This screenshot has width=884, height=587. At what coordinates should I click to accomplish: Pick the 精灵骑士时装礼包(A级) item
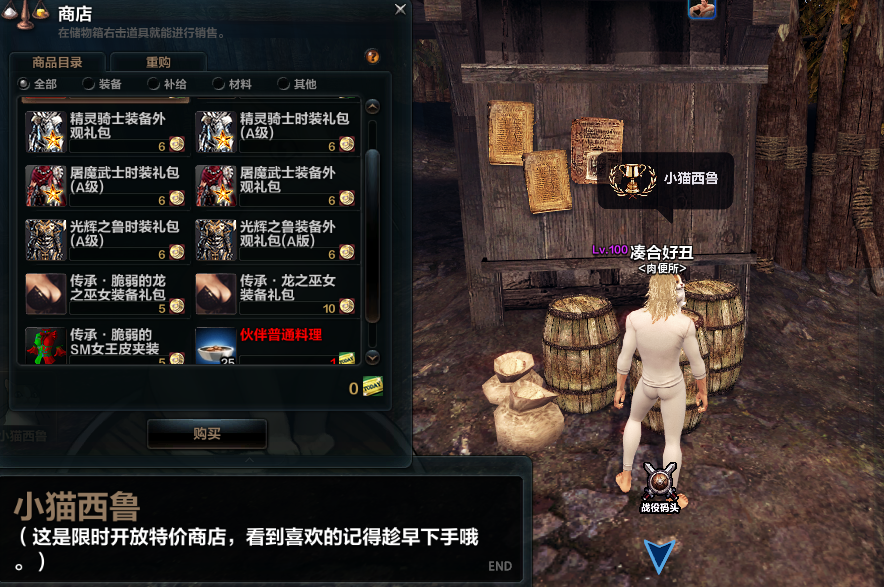[276, 131]
